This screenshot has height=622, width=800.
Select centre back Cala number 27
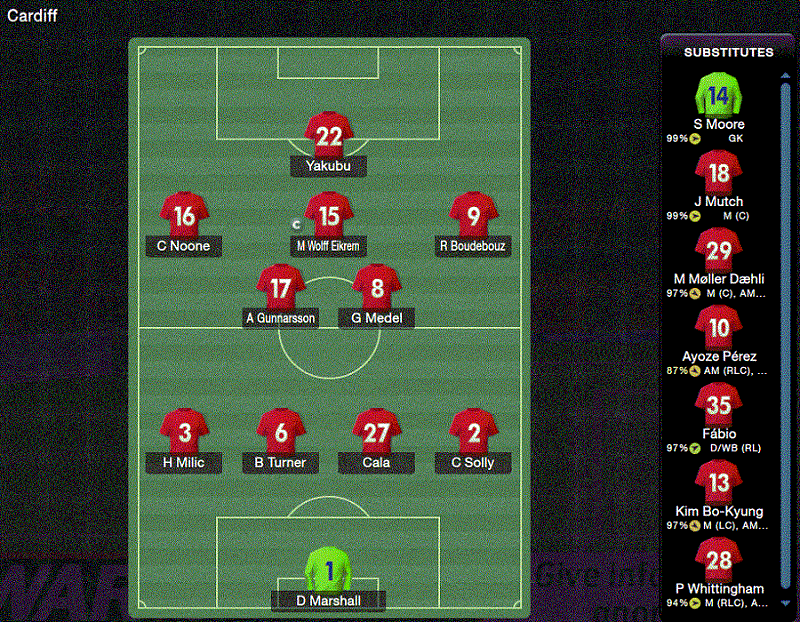click(x=377, y=433)
